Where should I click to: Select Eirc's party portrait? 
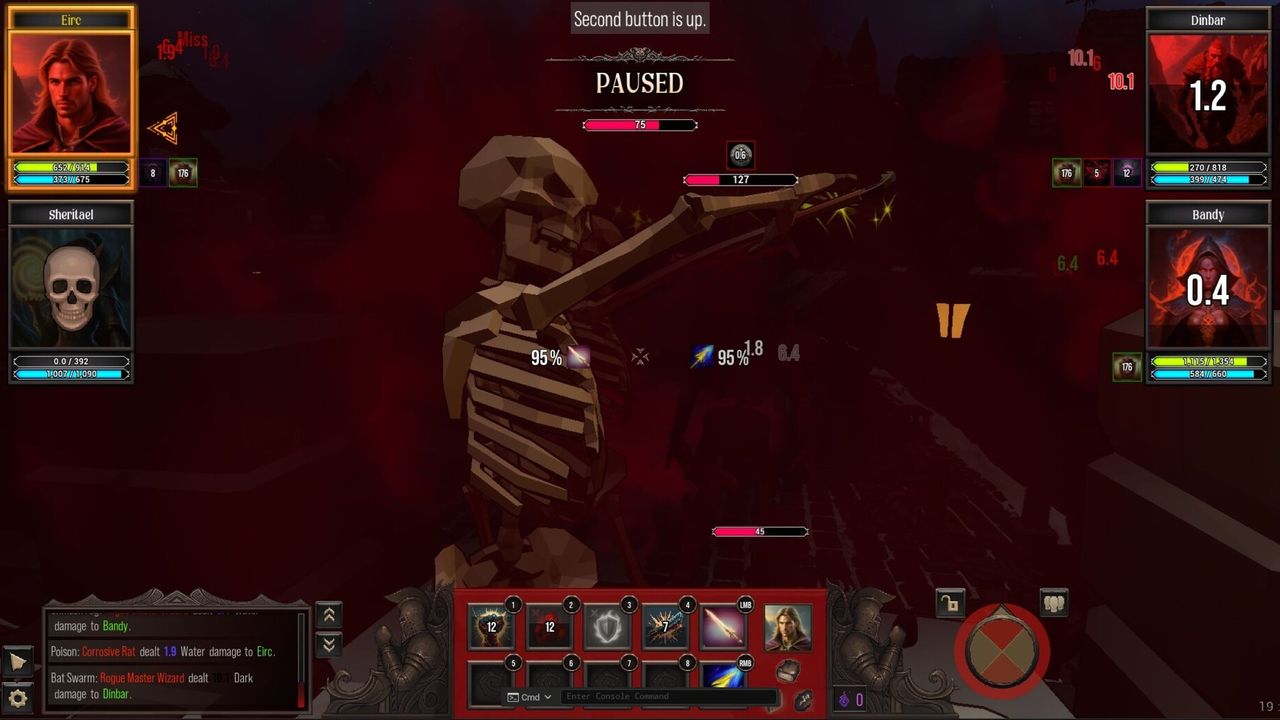coord(71,94)
